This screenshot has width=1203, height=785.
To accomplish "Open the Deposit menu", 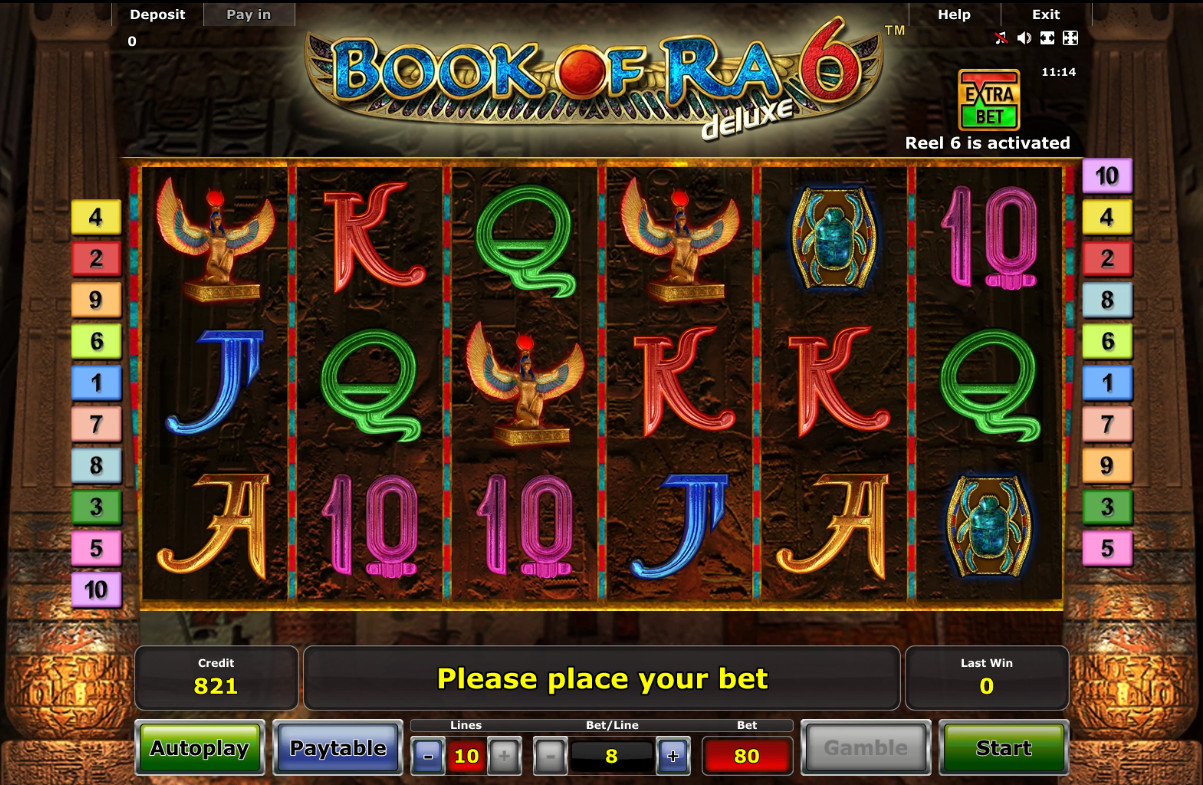I will click(158, 14).
